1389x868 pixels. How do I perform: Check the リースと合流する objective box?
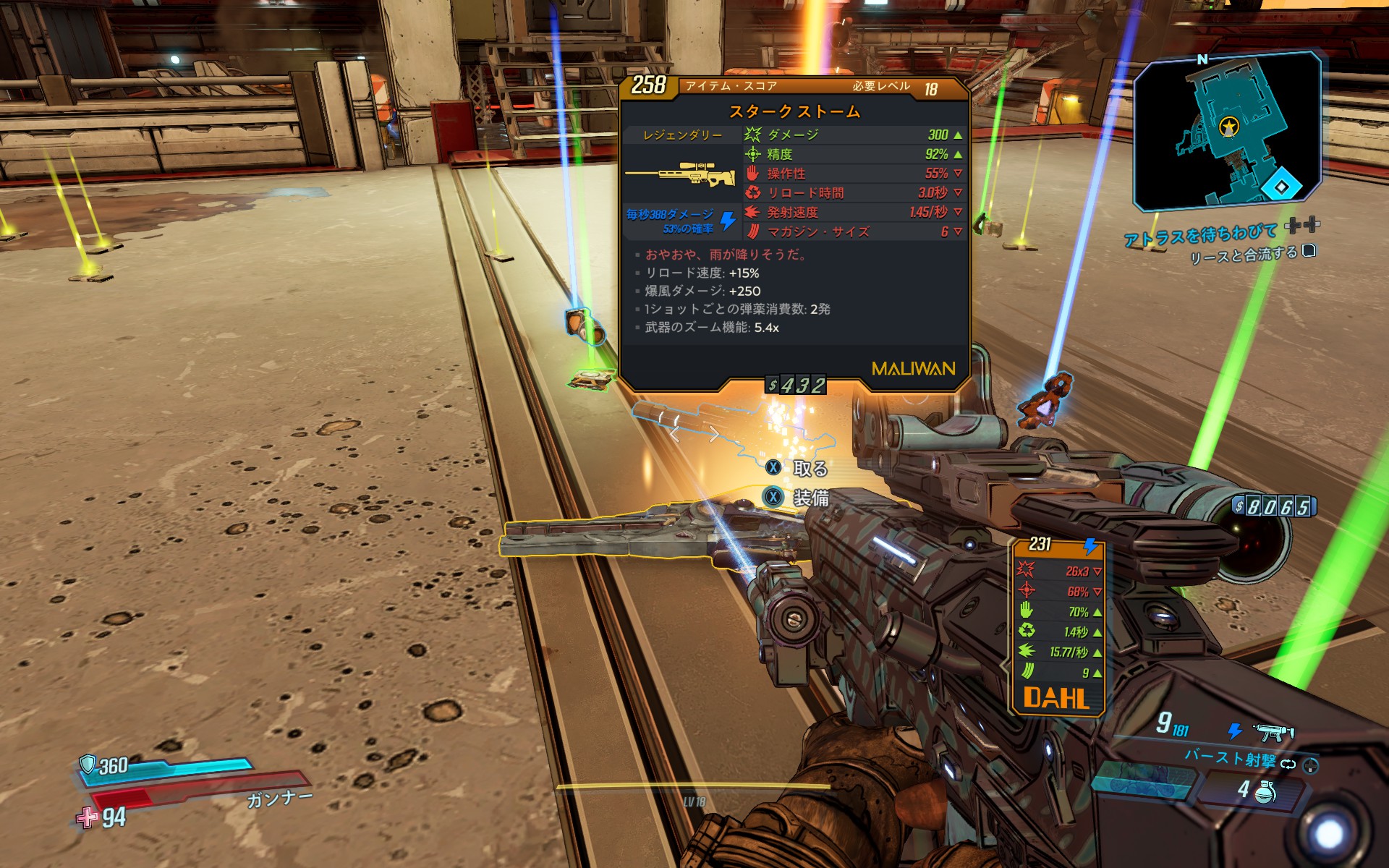(x=1308, y=250)
